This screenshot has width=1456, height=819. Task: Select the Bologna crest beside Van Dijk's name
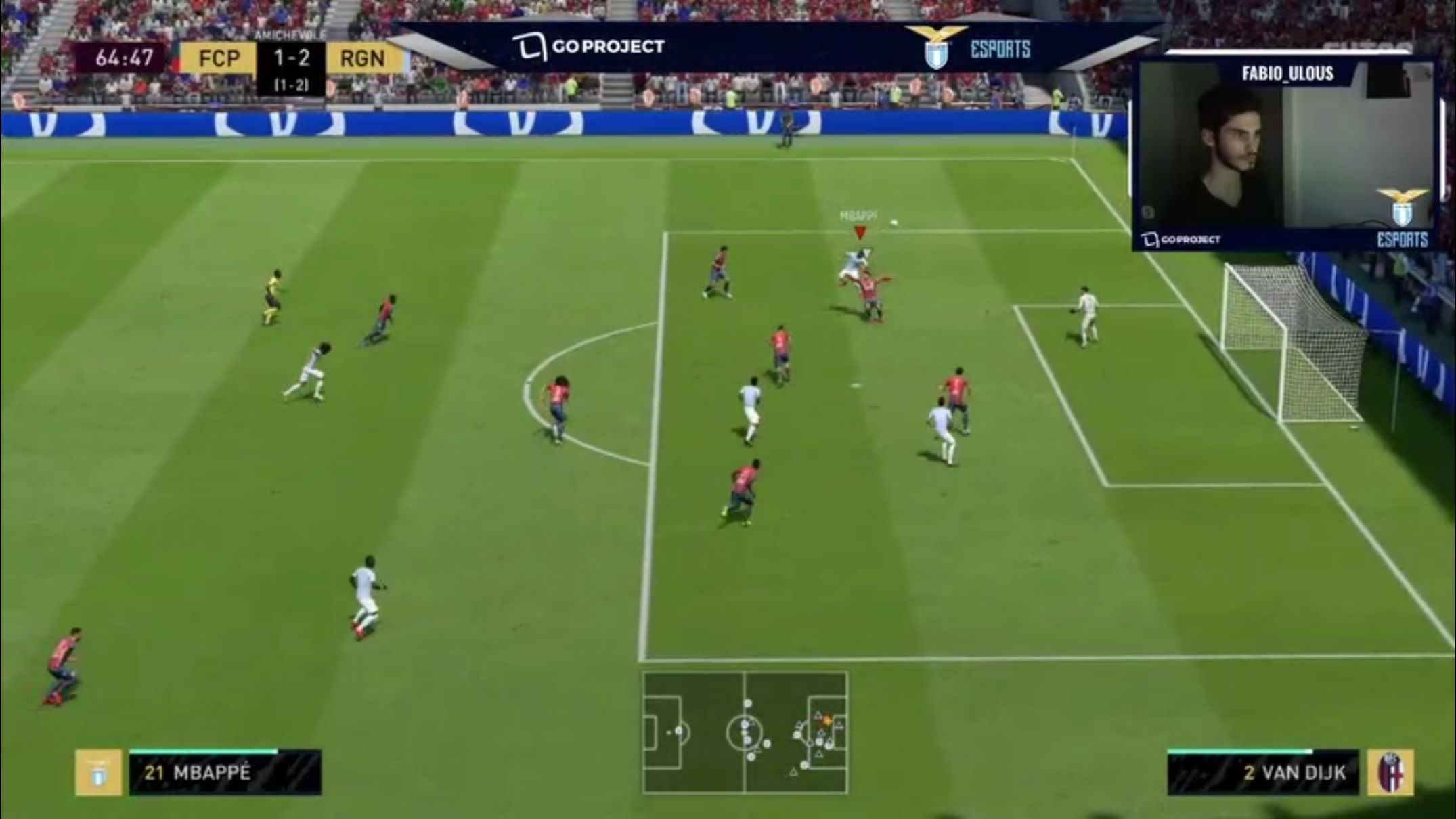[1390, 772]
